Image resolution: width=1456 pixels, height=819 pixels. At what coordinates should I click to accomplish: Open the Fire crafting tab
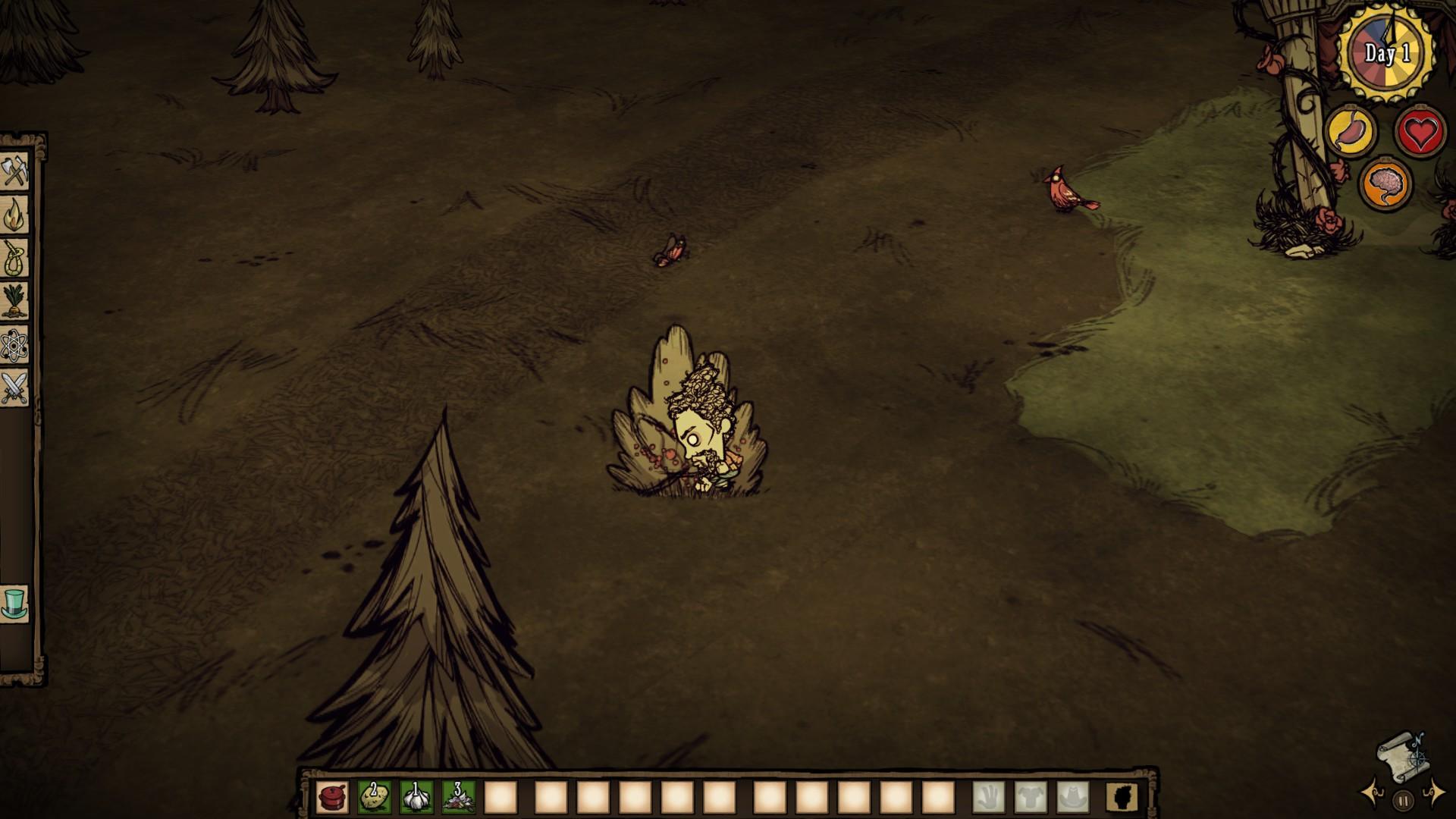point(14,216)
